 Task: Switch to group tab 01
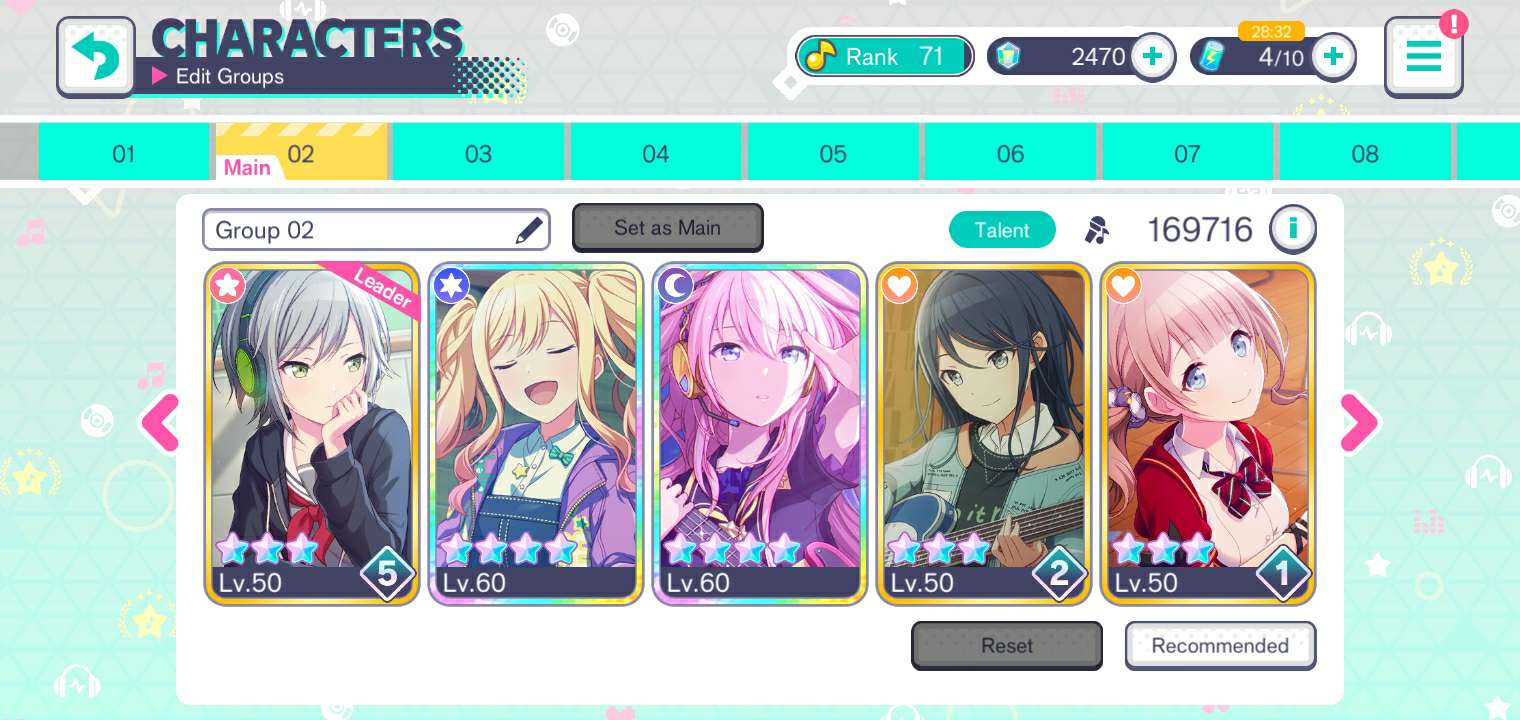[123, 154]
